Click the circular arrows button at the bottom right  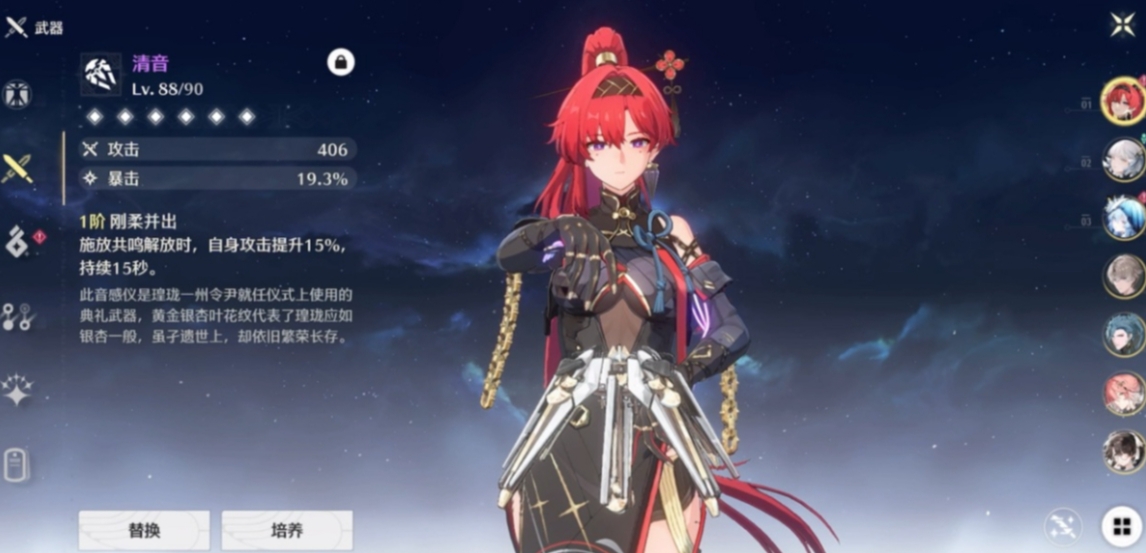pyautogui.click(x=1063, y=525)
